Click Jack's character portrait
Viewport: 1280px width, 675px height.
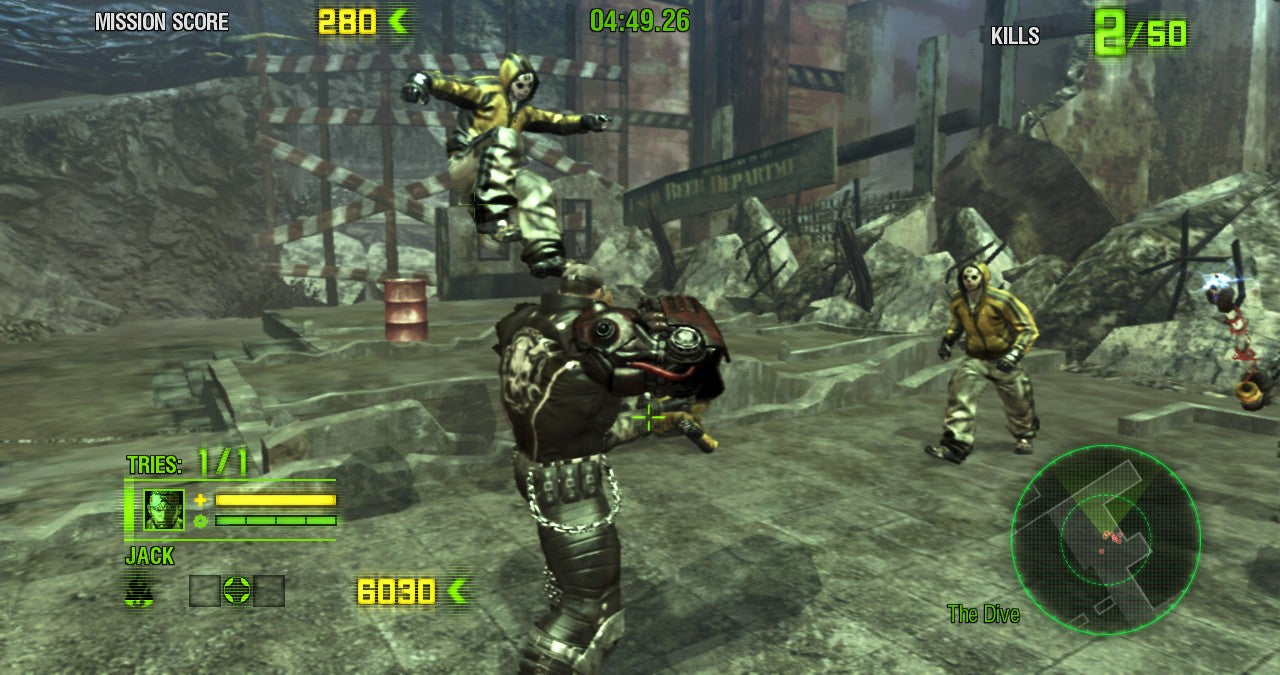164,509
